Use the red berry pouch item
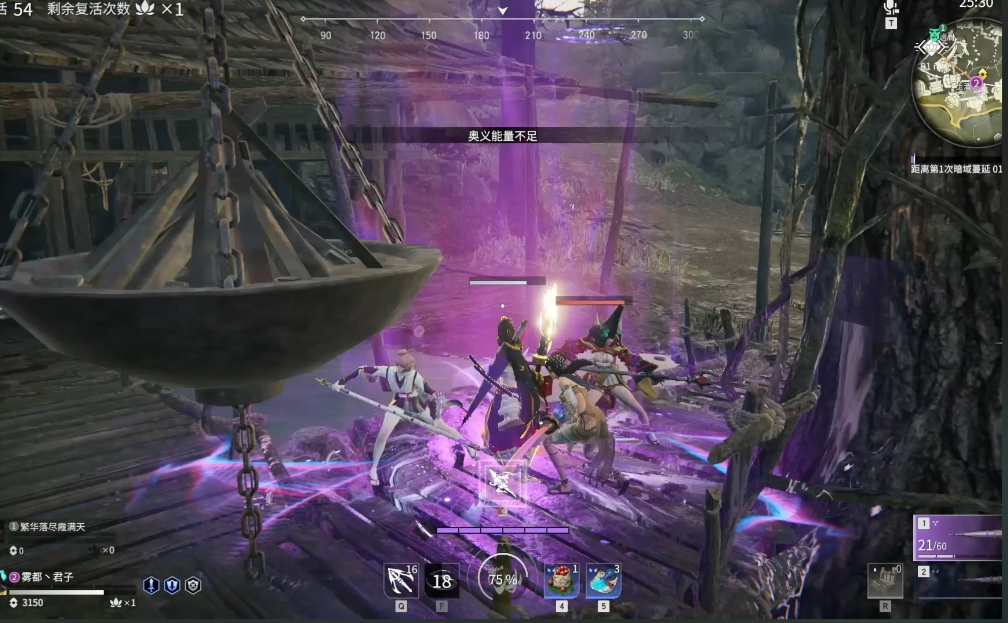The image size is (1008, 623). tap(562, 580)
